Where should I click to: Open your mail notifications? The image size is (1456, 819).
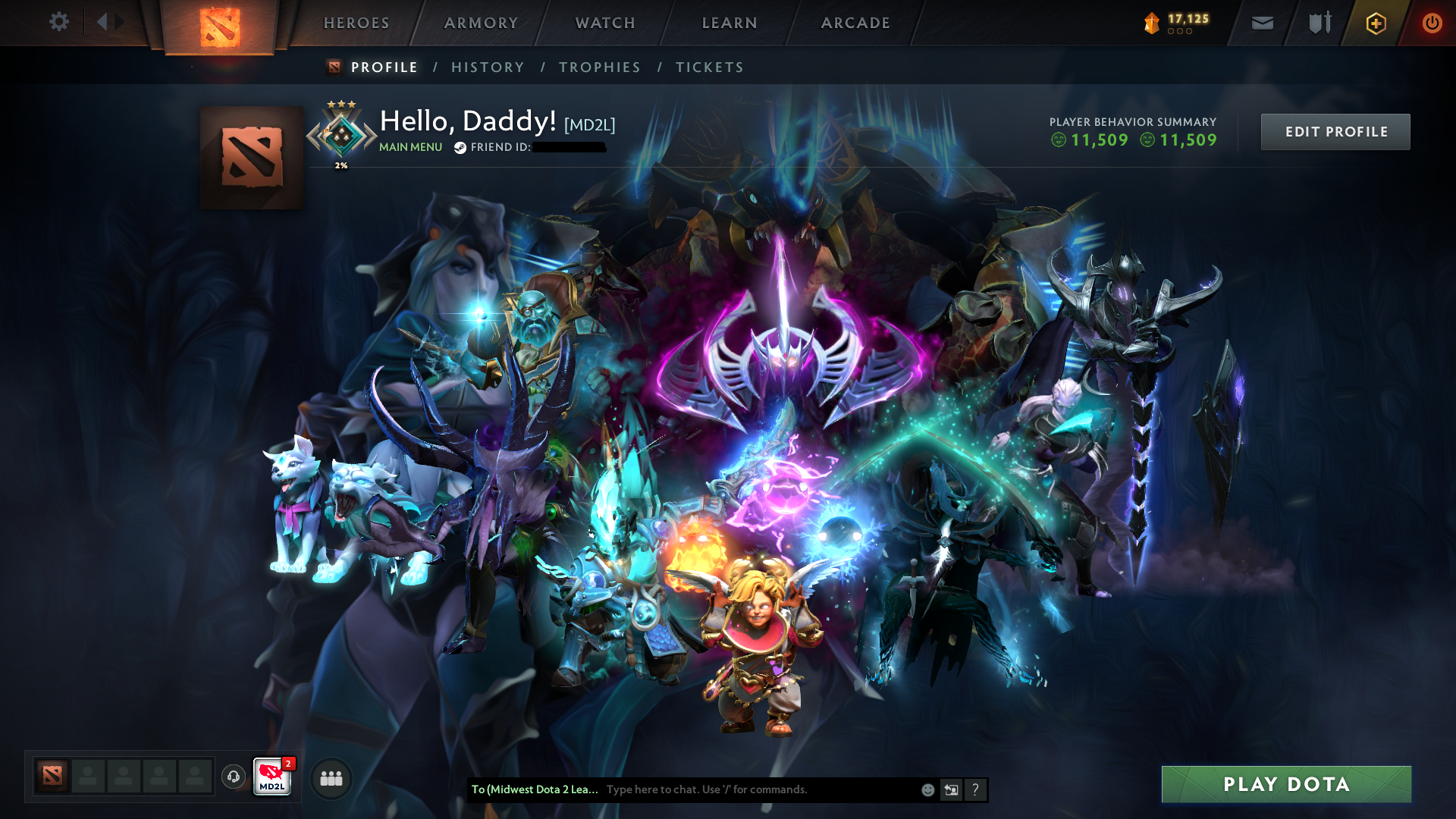tap(1262, 22)
